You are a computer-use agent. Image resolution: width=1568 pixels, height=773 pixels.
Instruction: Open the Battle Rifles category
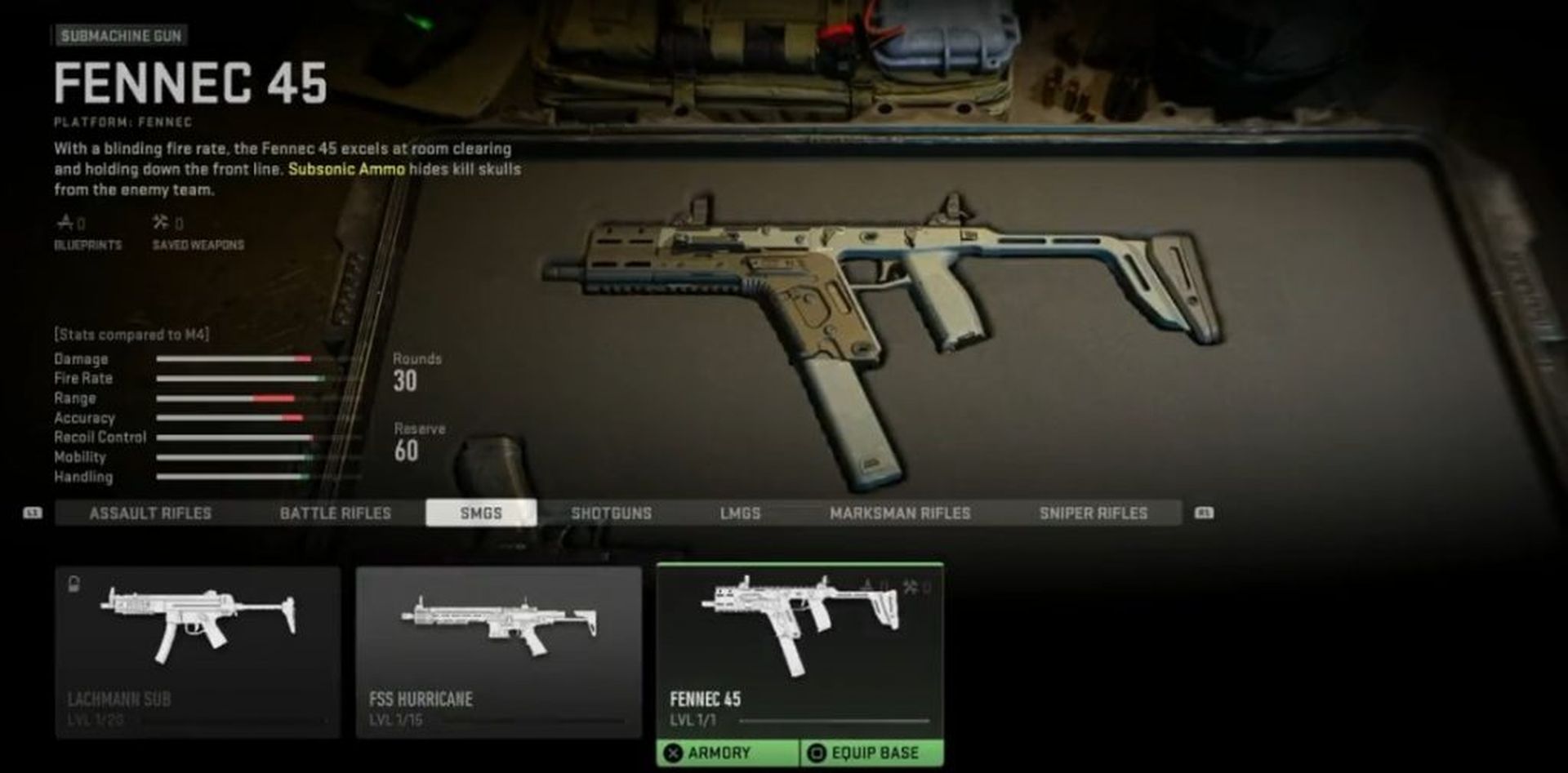[x=335, y=513]
